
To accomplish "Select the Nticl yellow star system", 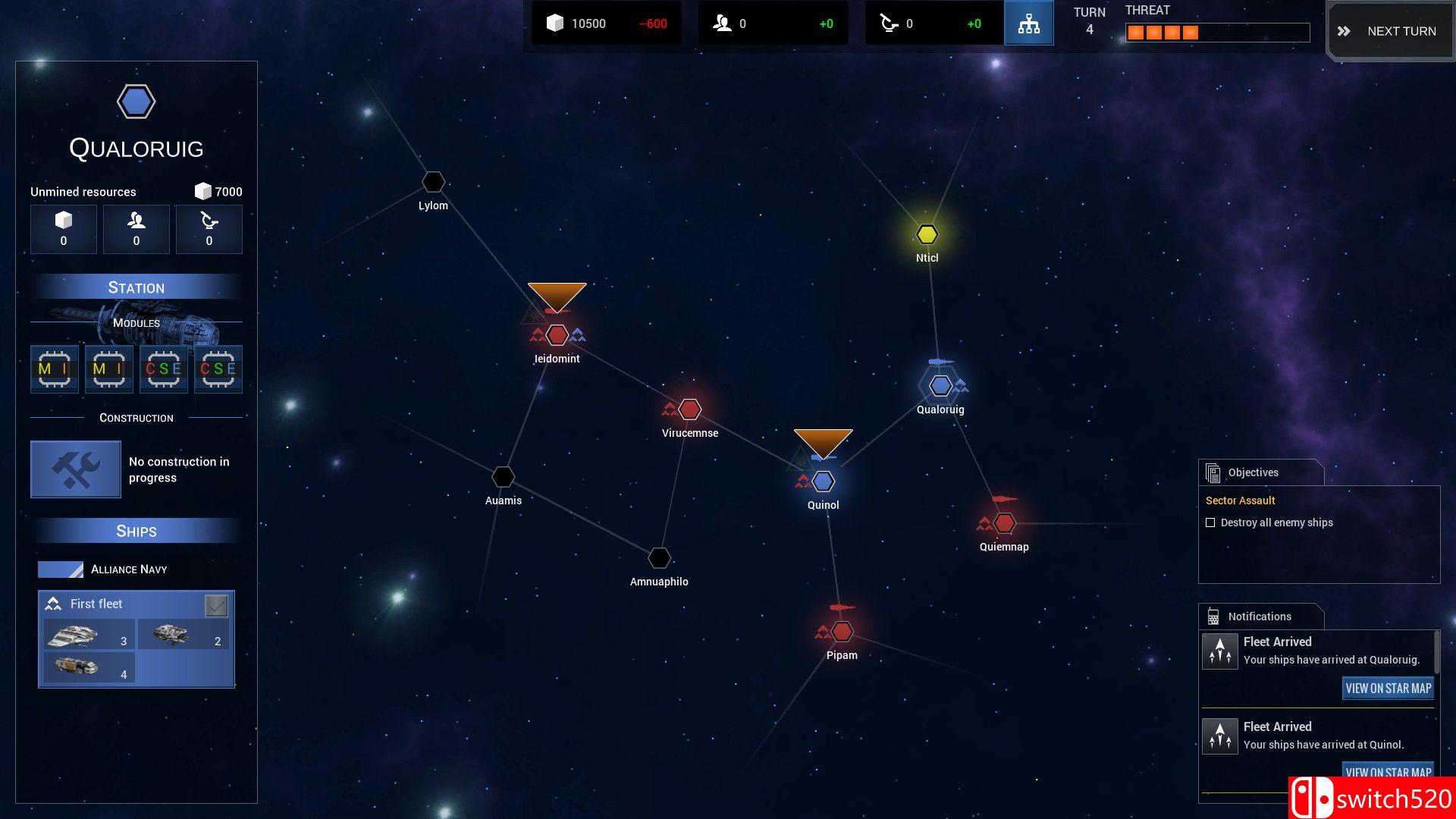I will point(927,234).
